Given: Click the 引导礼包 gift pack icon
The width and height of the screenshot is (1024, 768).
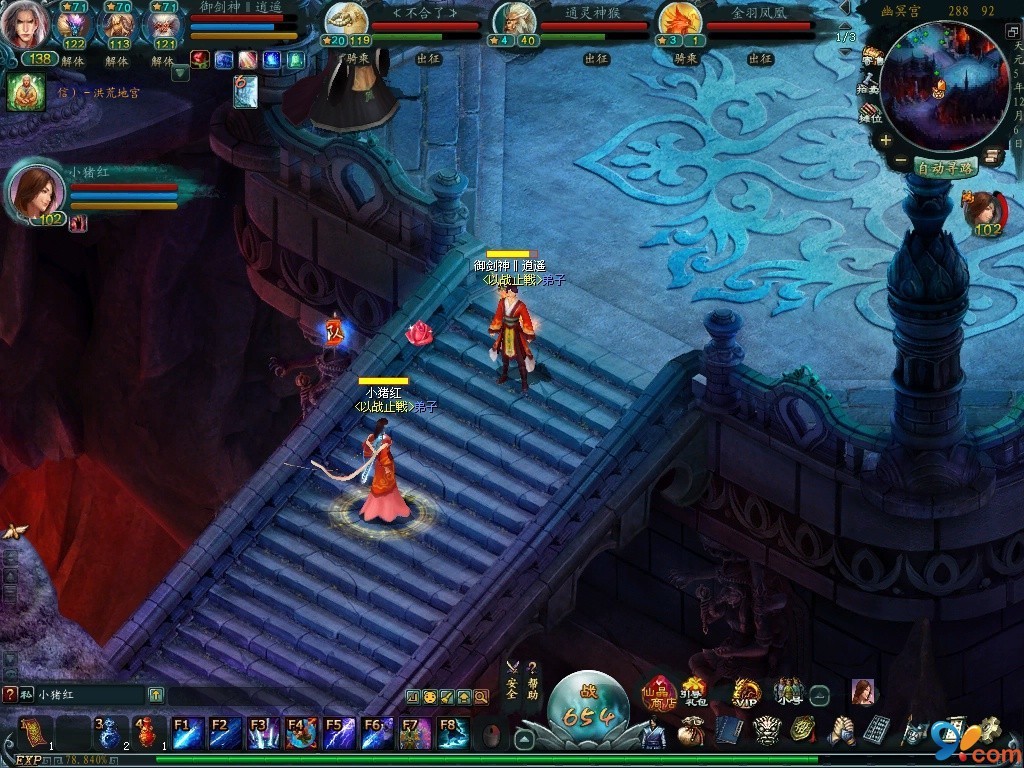Looking at the screenshot, I should (x=694, y=690).
